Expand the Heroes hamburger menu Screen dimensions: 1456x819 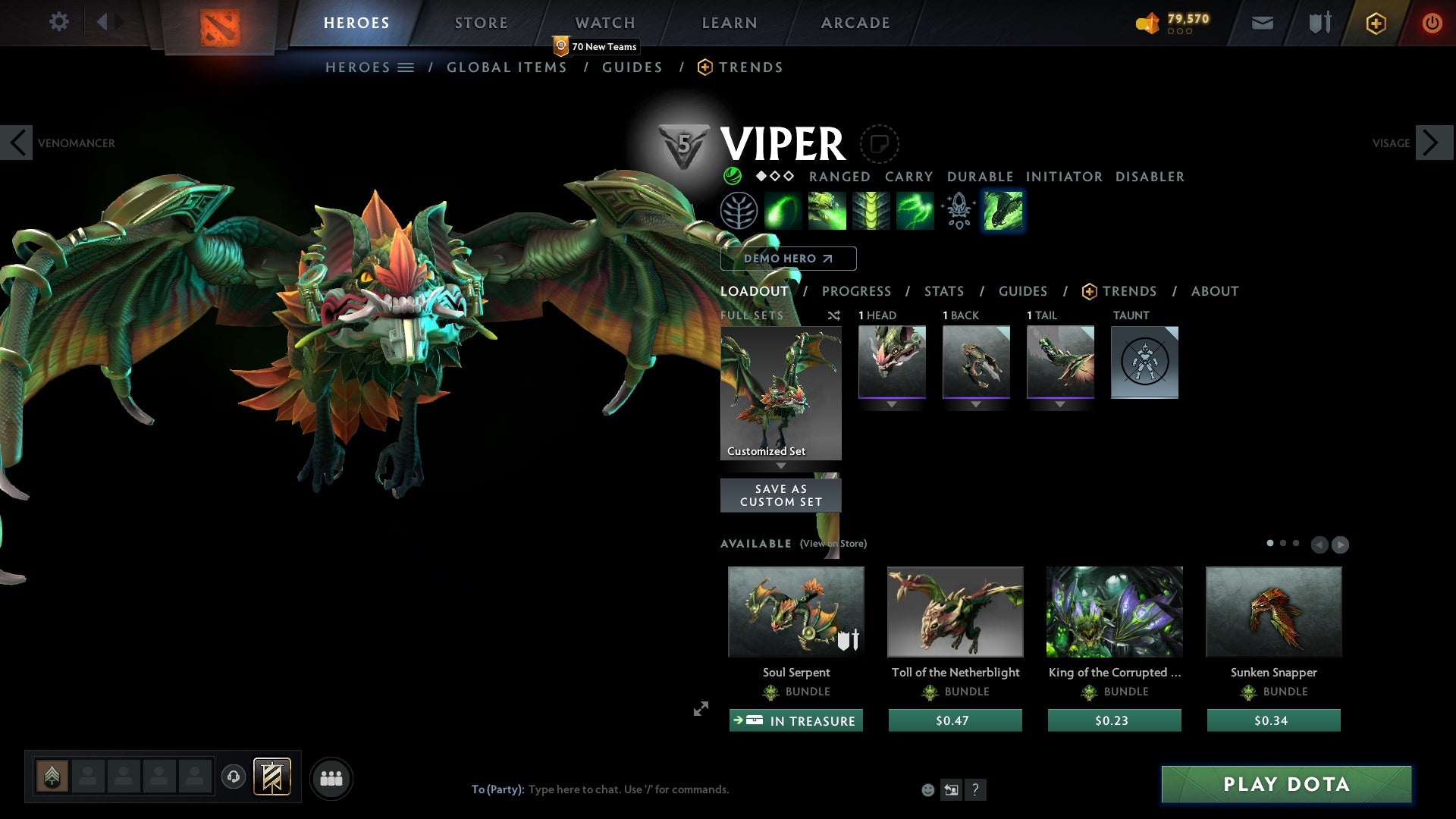coord(406,67)
